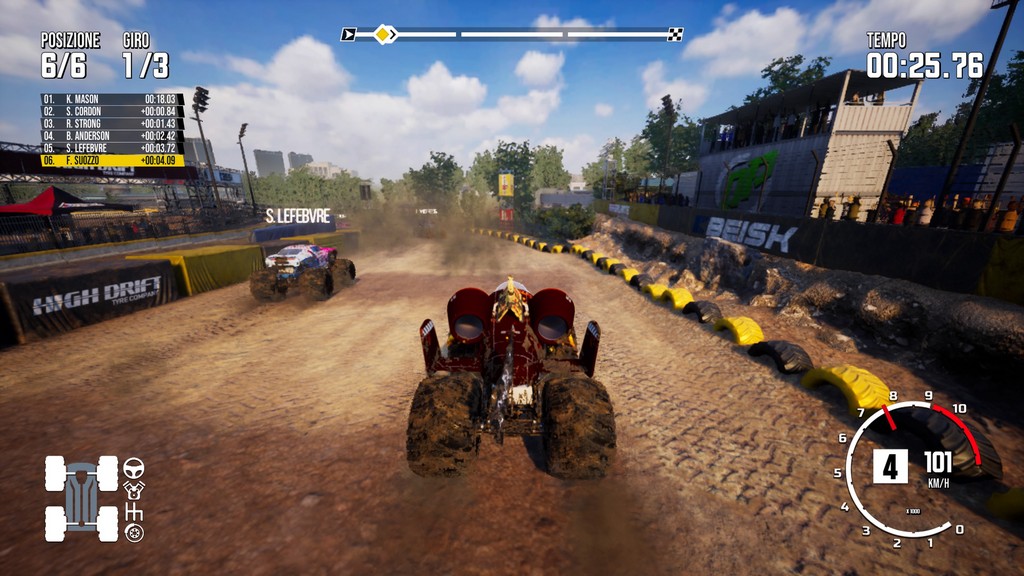Click the highlighted F. Suozzo standings row
Screen dimensions: 1024x576
[112, 160]
